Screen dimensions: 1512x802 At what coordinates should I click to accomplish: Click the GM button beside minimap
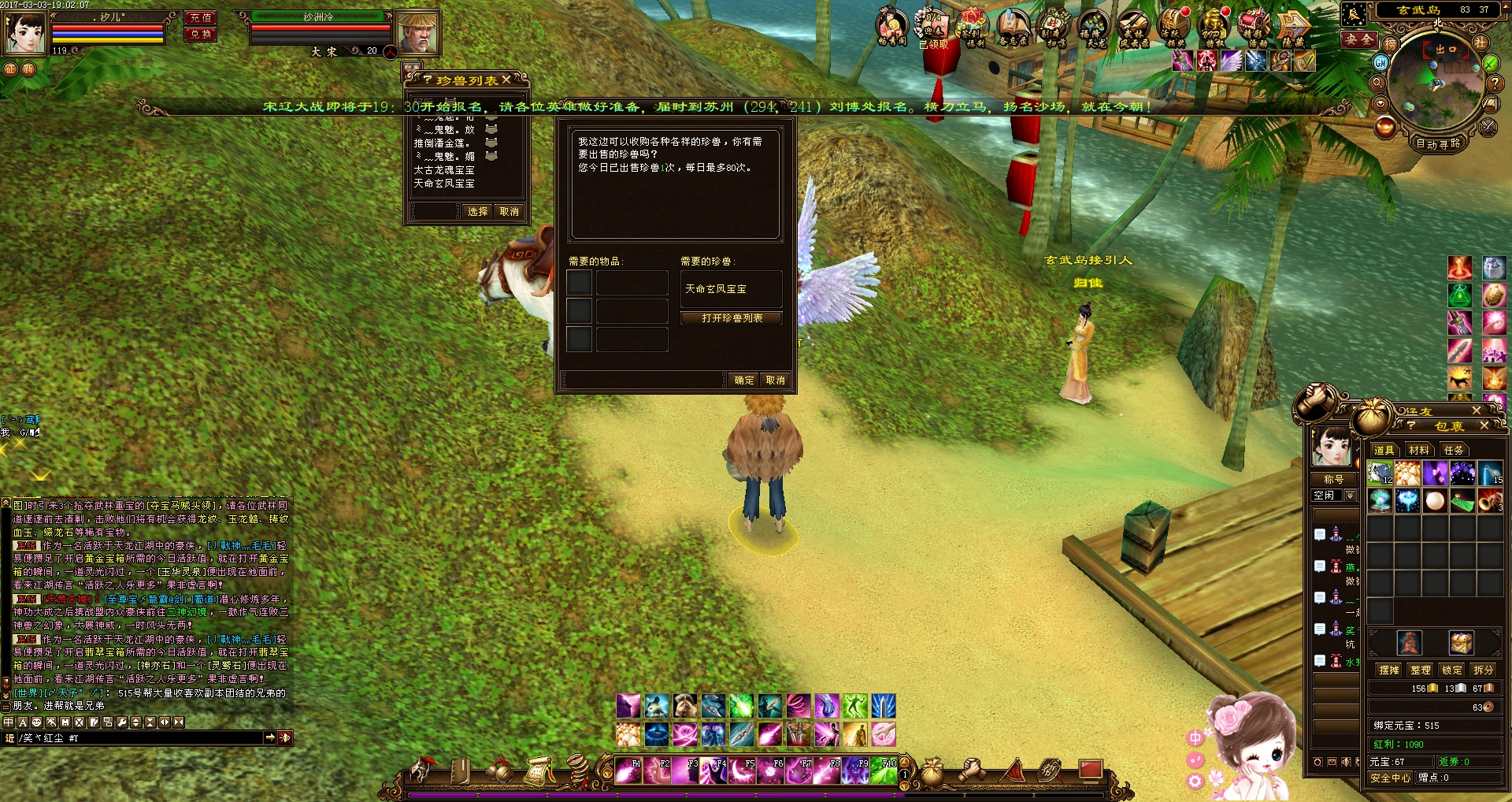(x=1380, y=62)
